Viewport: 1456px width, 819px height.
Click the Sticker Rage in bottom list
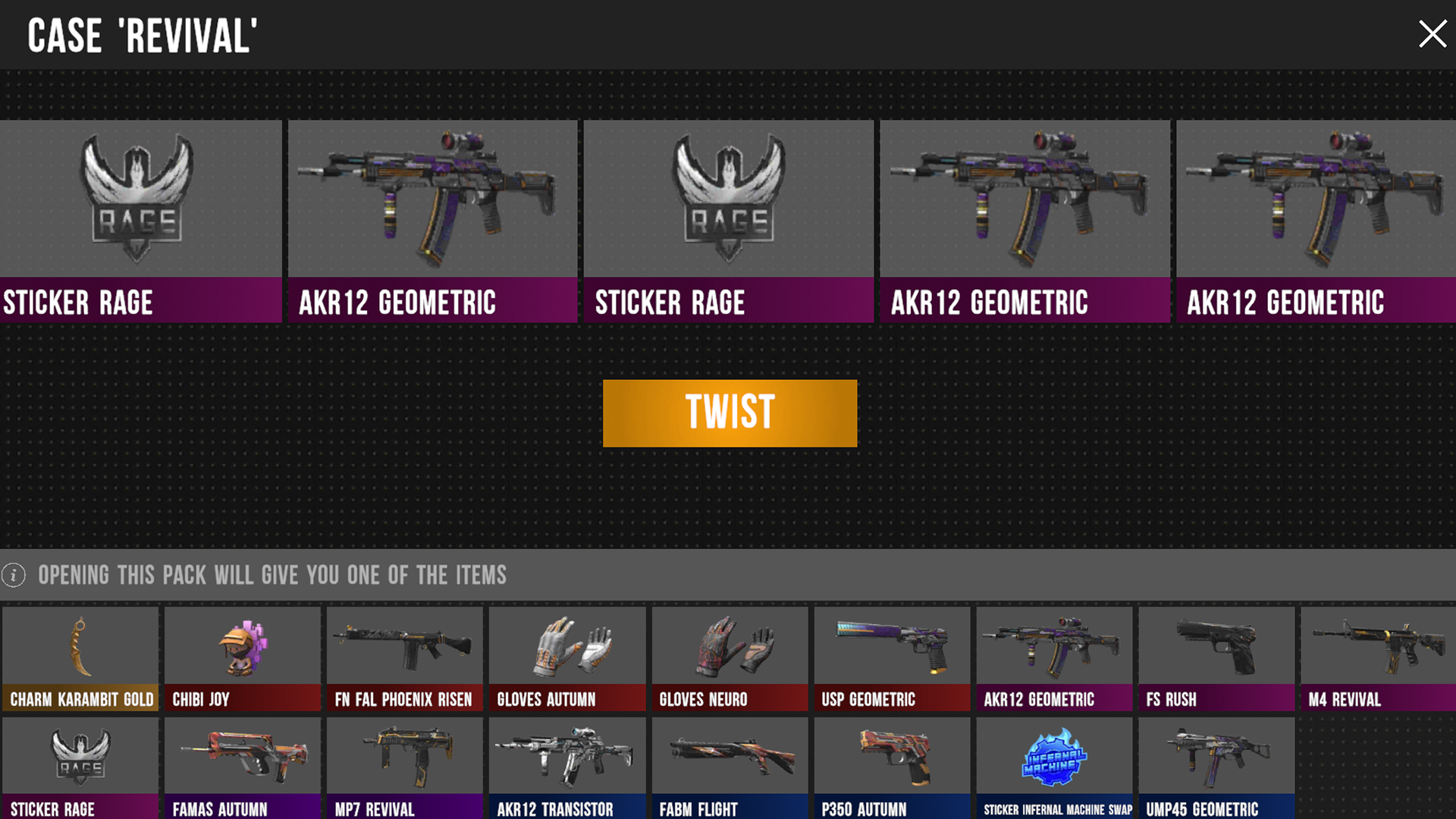[x=80, y=758]
